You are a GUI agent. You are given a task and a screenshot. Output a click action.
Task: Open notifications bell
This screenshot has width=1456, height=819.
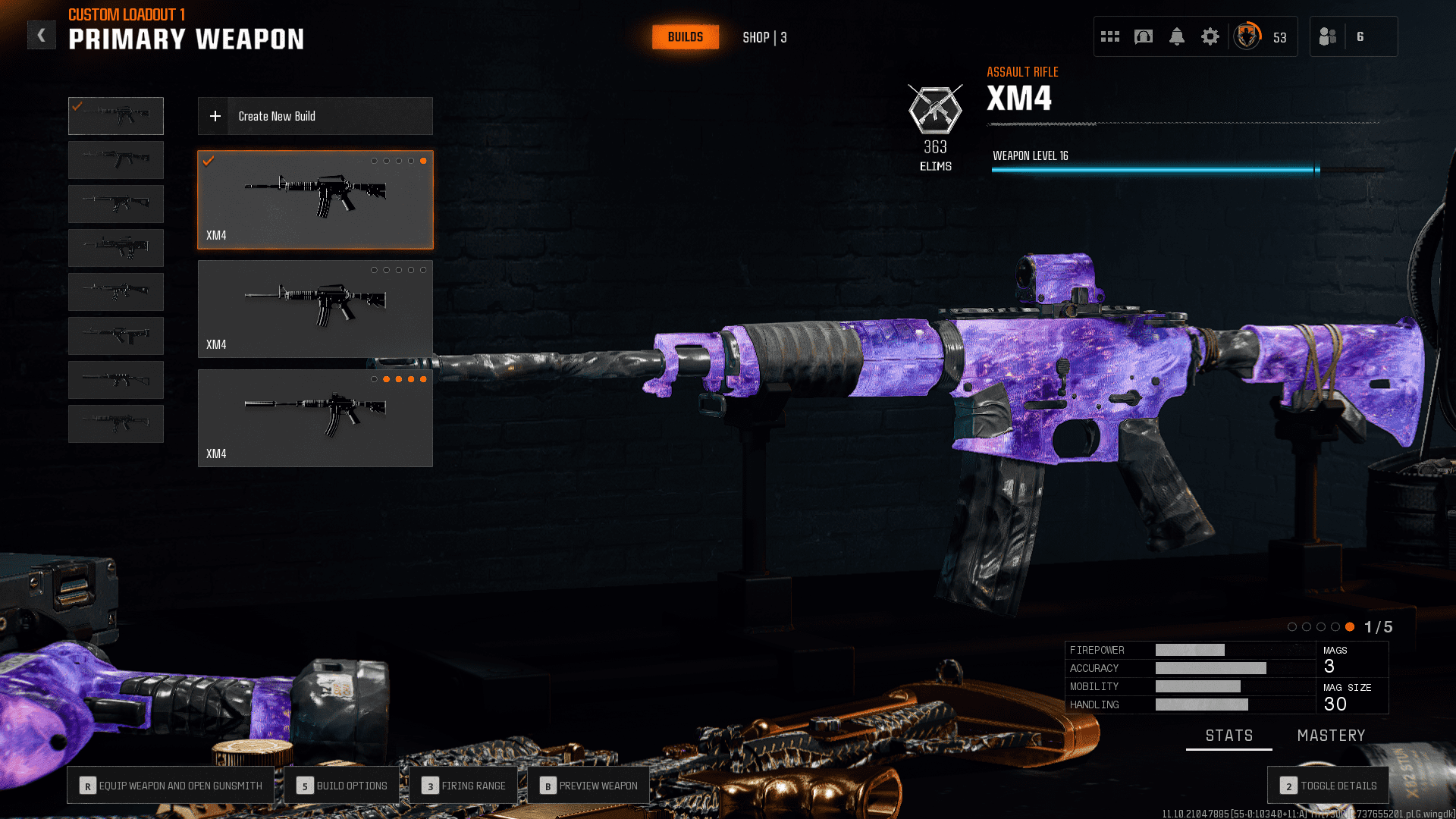coord(1176,36)
